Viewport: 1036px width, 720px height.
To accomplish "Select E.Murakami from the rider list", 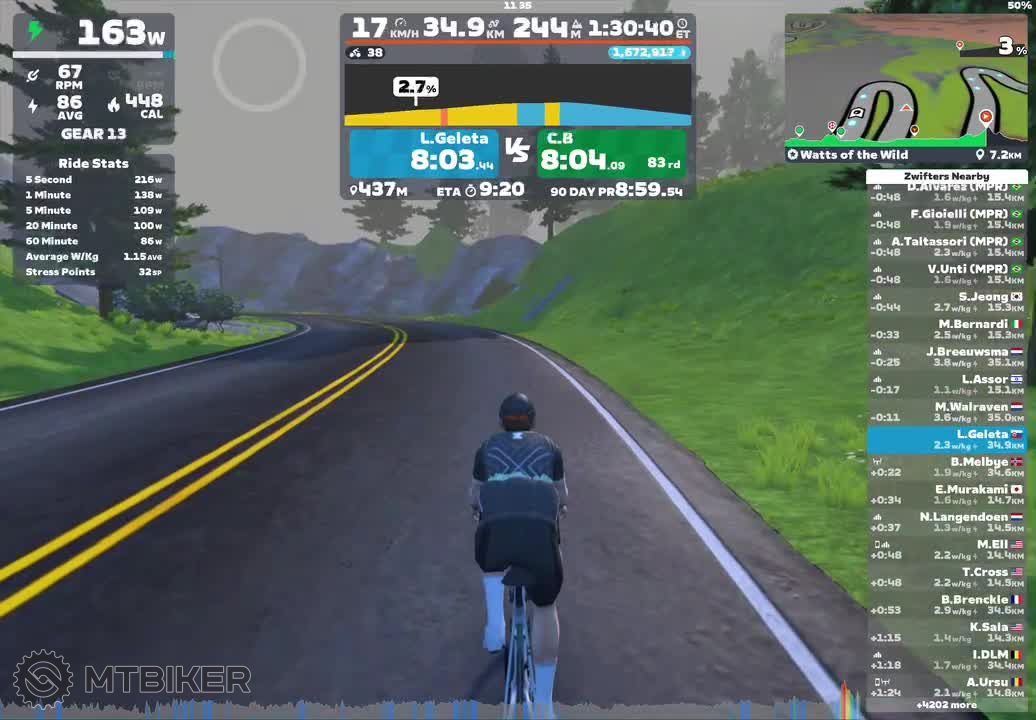I will tap(946, 494).
